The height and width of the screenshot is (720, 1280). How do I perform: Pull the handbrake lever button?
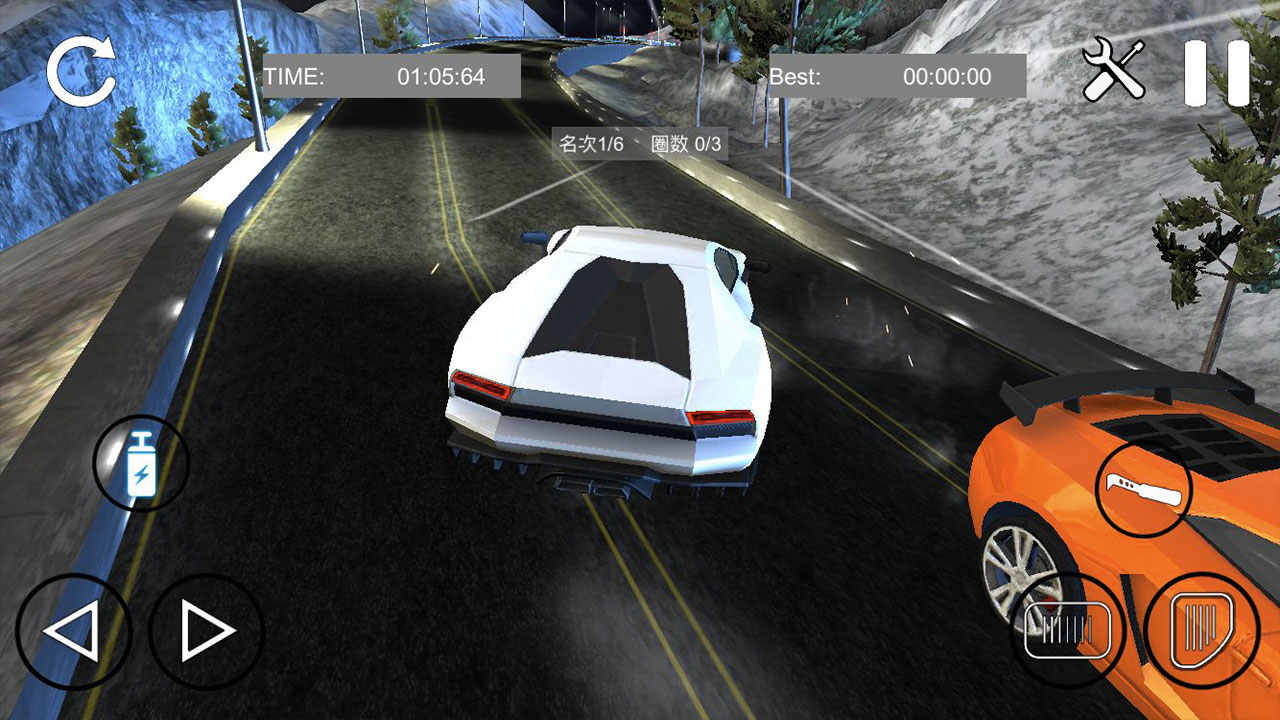click(1144, 489)
